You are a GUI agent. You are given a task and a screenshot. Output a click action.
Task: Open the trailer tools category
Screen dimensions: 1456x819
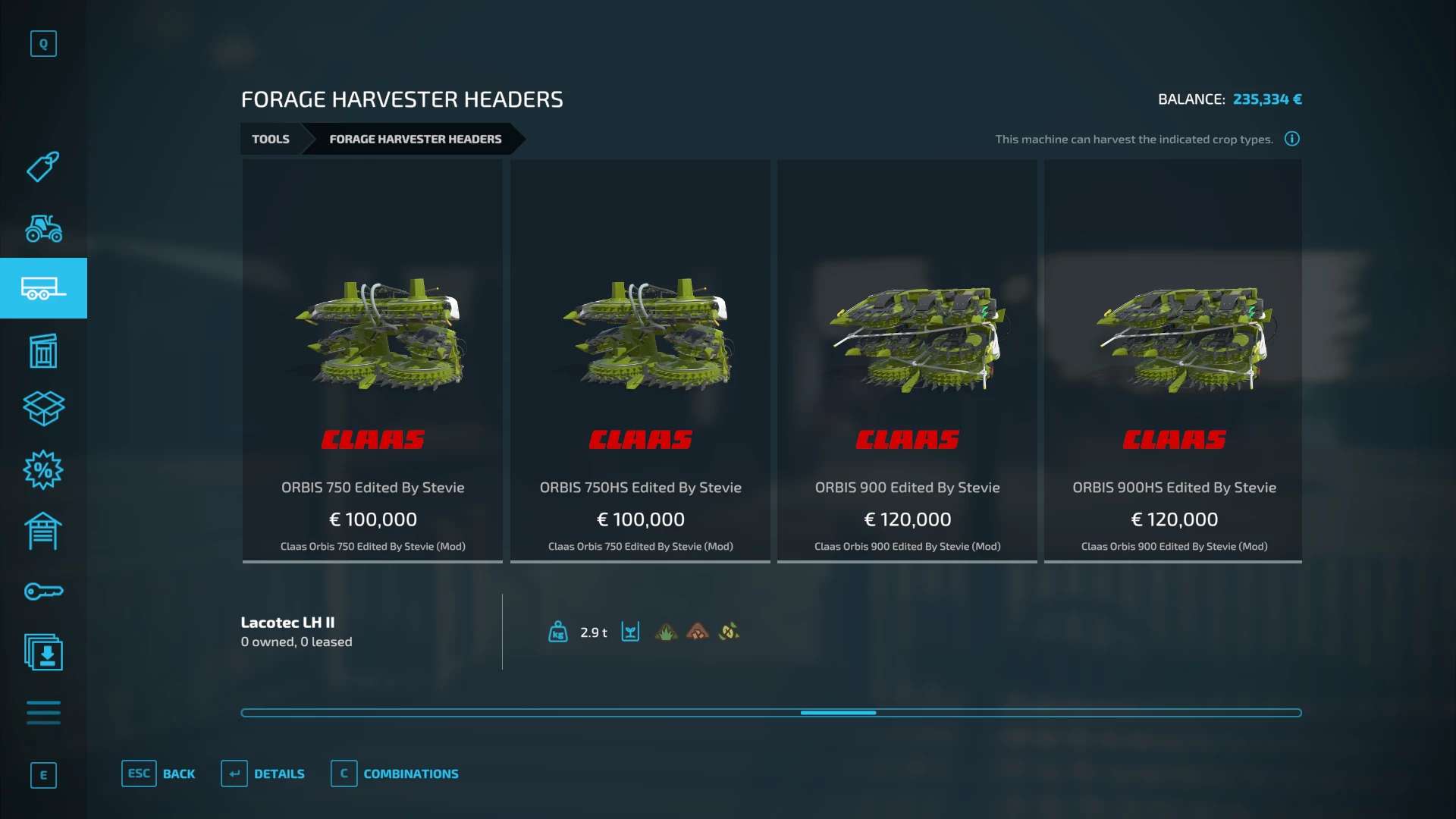point(43,288)
